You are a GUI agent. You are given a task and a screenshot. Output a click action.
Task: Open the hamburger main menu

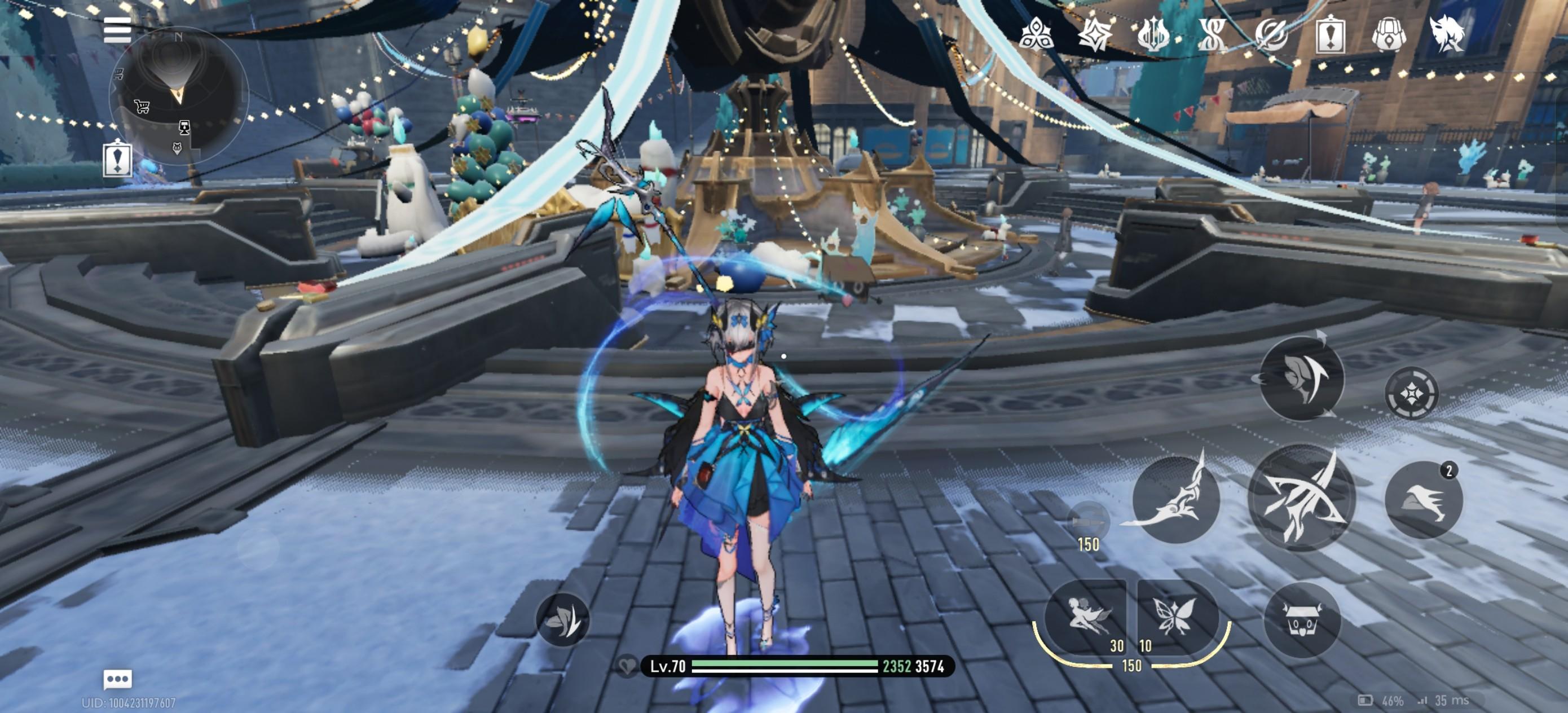coord(117,30)
